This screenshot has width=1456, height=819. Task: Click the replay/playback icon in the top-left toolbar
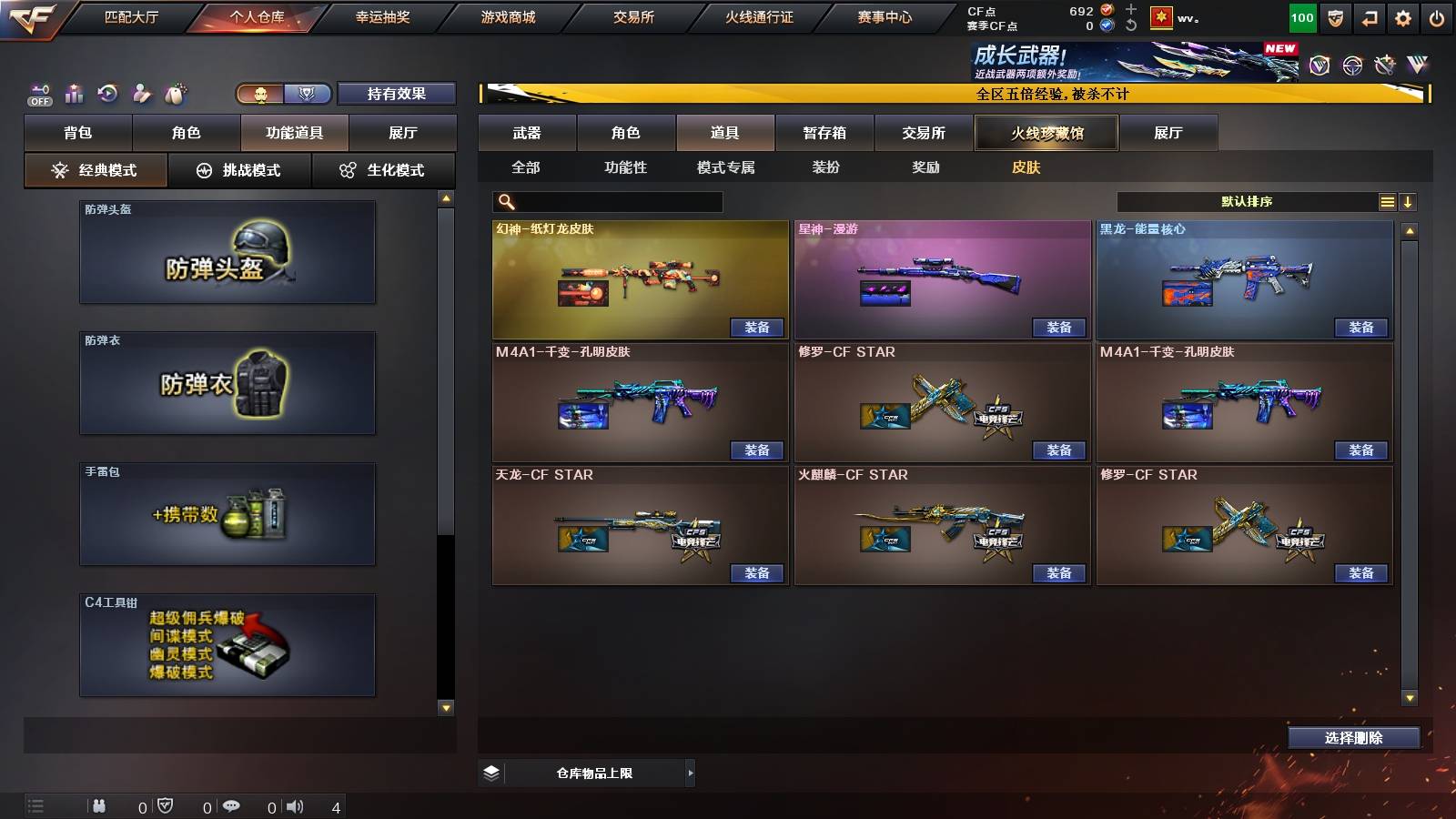point(109,91)
